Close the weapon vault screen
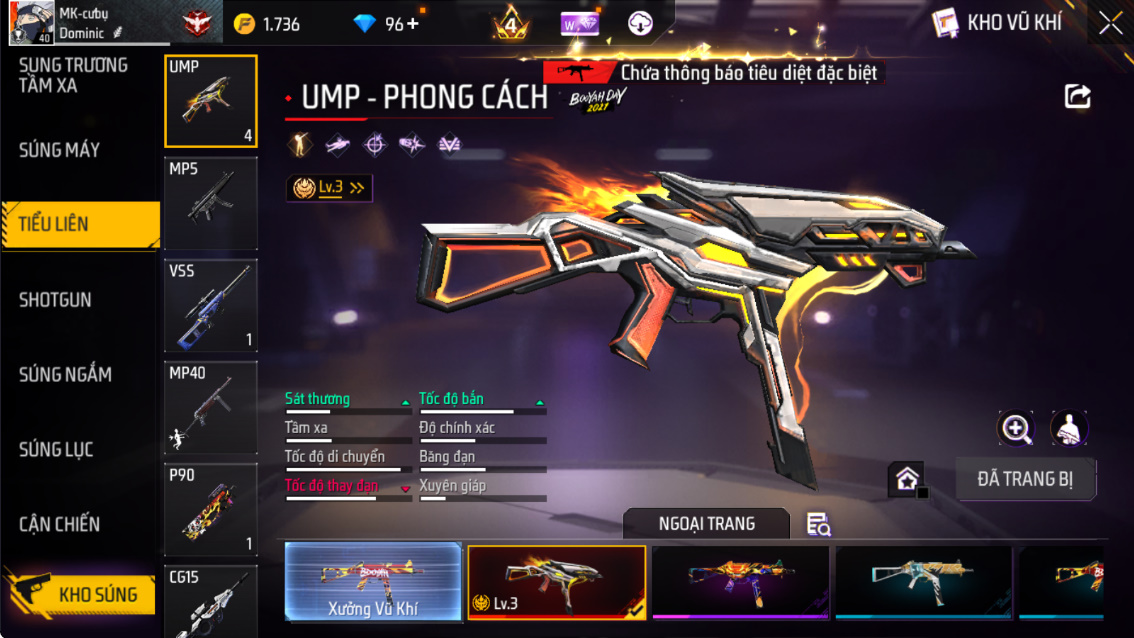Screen dimensions: 1134x638 (1110, 23)
